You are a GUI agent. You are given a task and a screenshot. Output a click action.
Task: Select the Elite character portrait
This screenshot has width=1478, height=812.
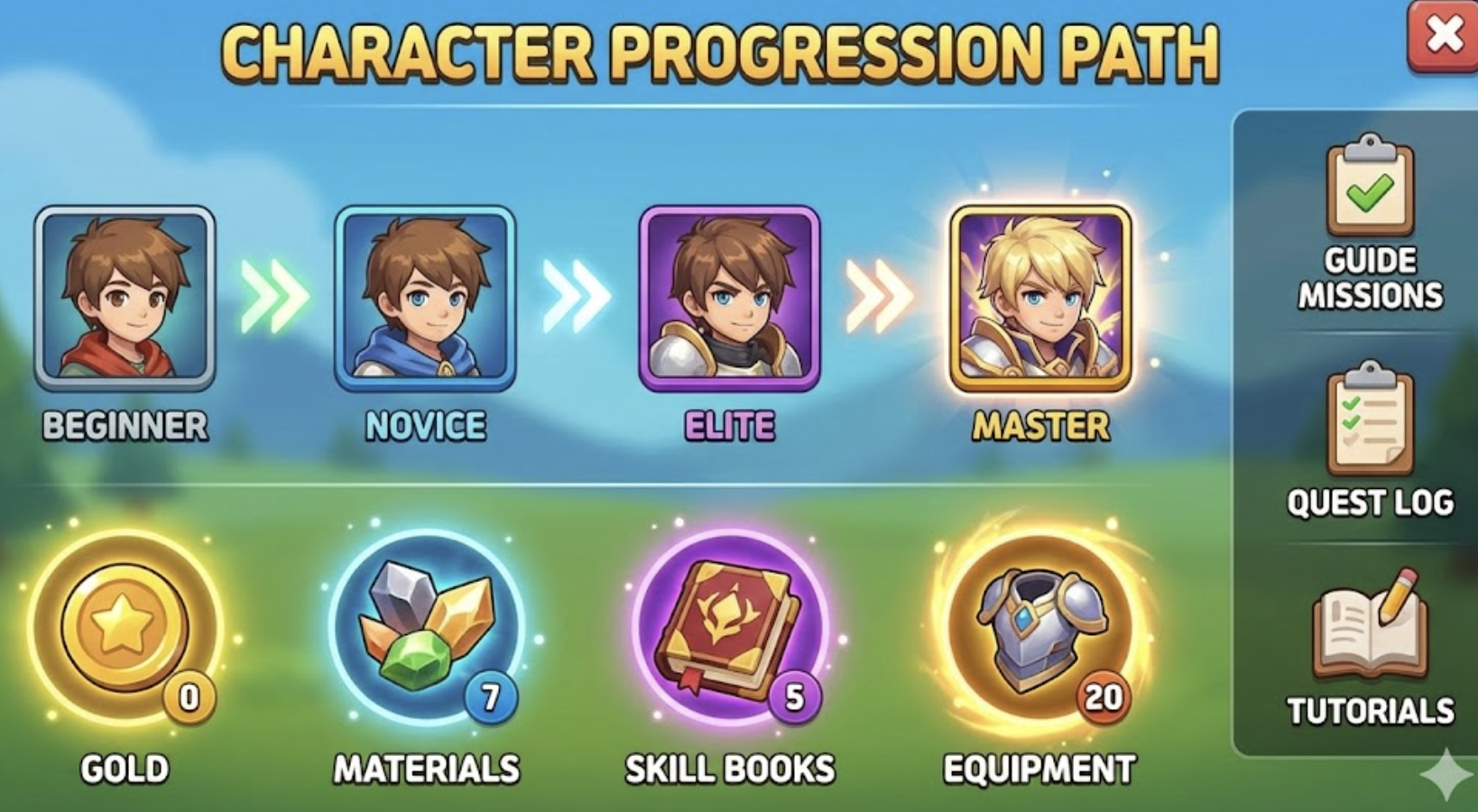pos(729,299)
